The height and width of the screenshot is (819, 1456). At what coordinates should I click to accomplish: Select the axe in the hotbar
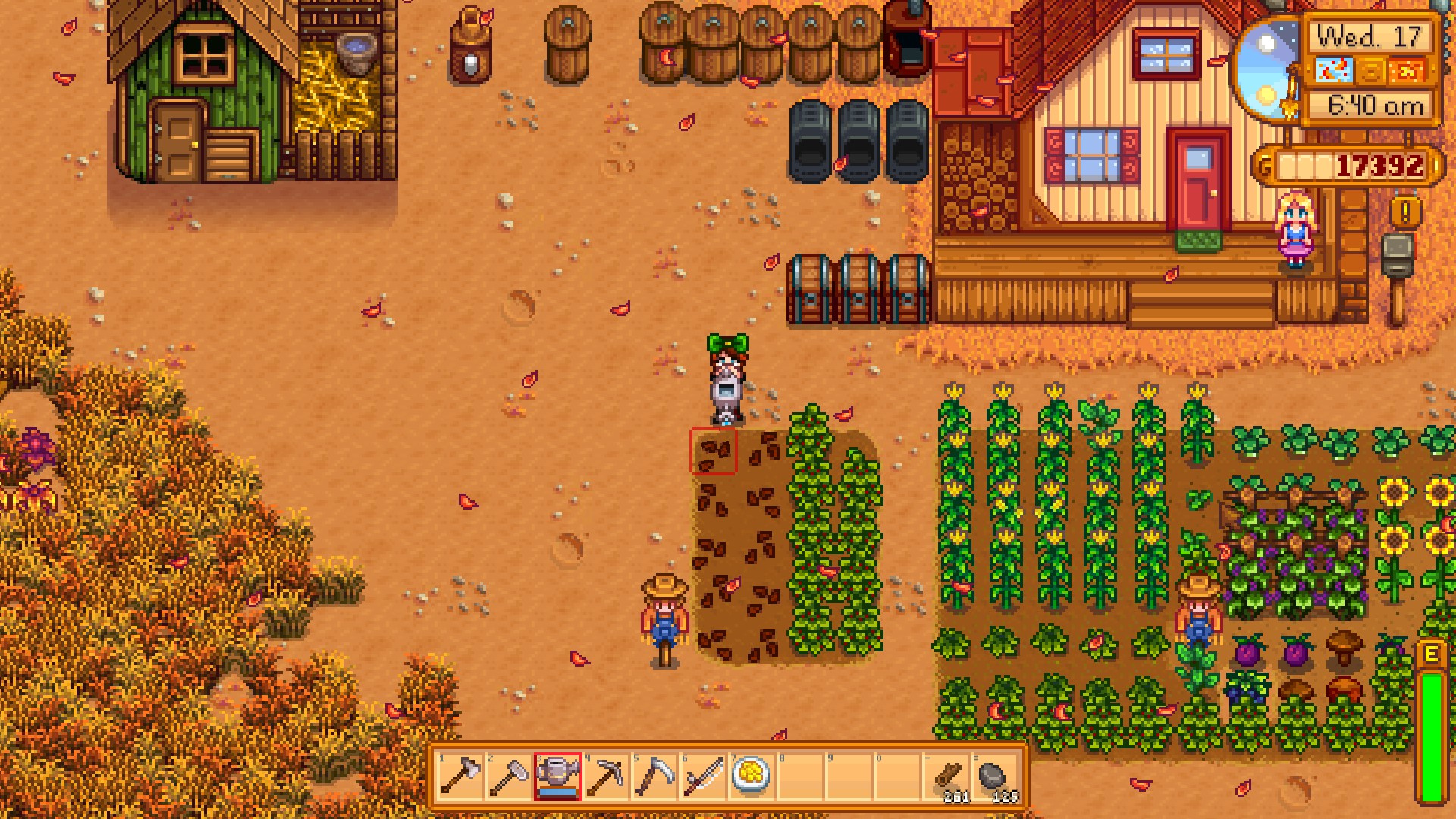tap(460, 776)
